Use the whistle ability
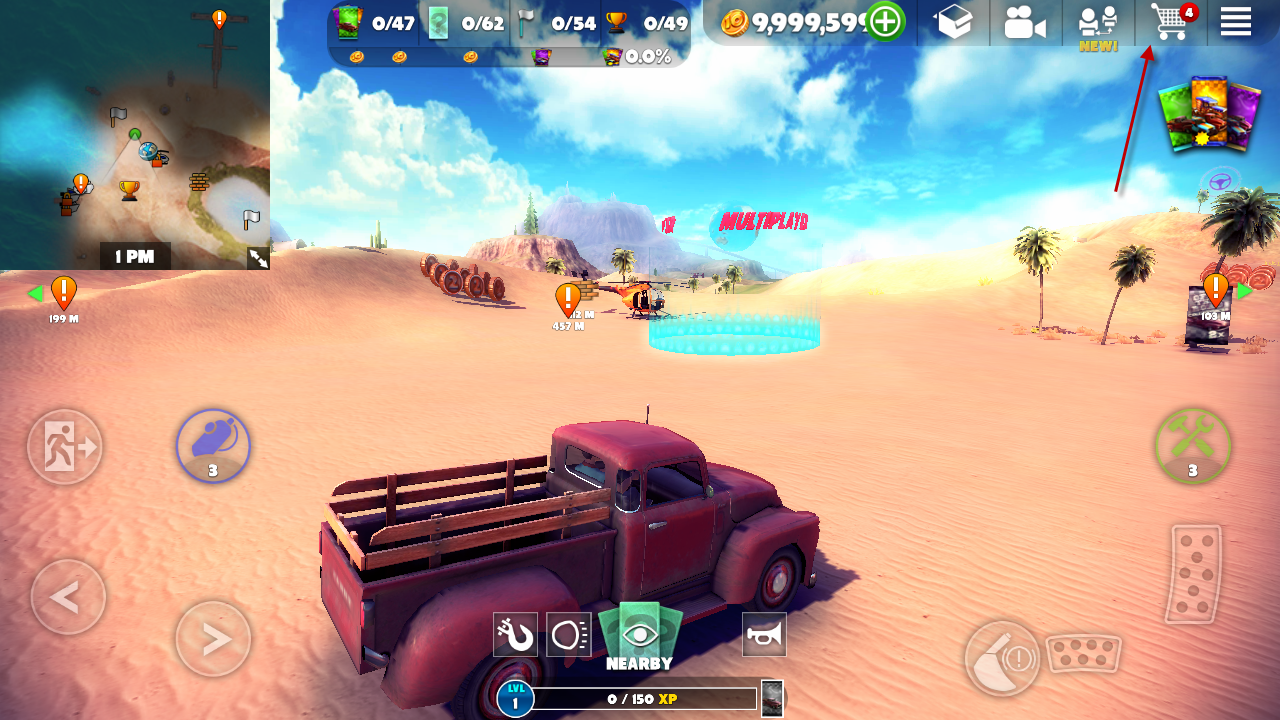The image size is (1280, 720). tap(213, 445)
